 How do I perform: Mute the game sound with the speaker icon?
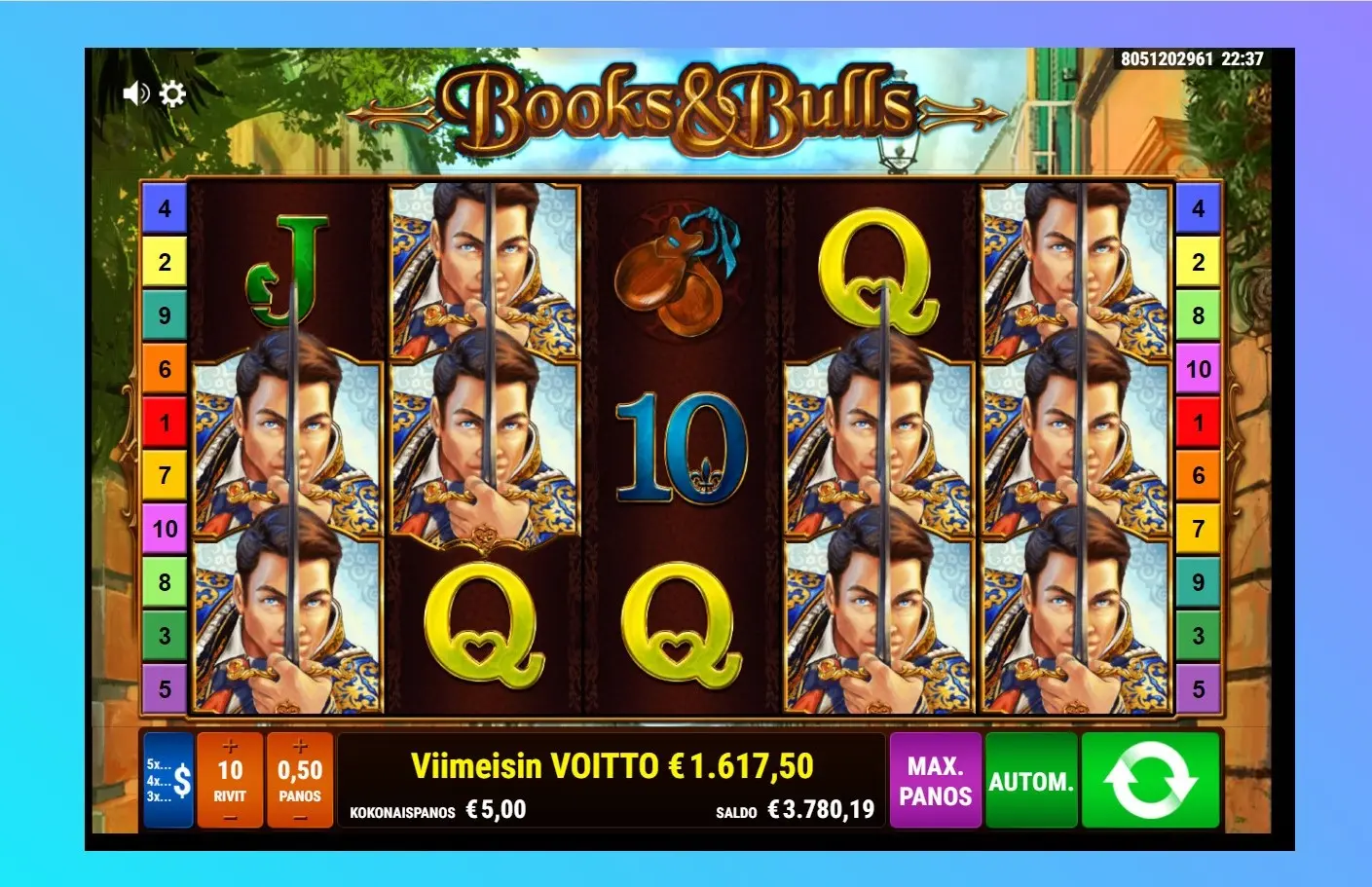point(135,93)
